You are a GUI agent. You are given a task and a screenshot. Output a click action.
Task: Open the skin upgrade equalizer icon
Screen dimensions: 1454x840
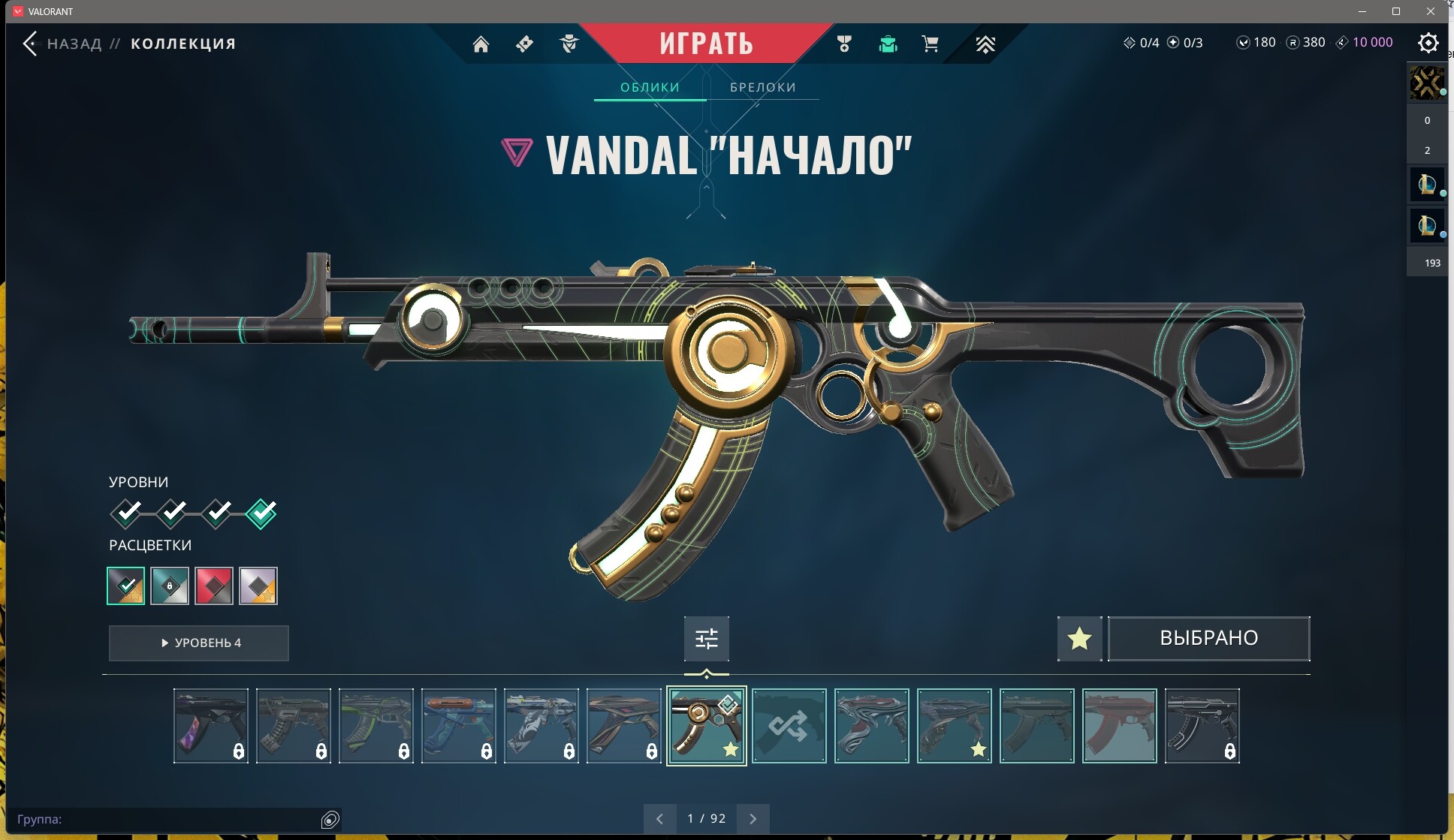(707, 638)
